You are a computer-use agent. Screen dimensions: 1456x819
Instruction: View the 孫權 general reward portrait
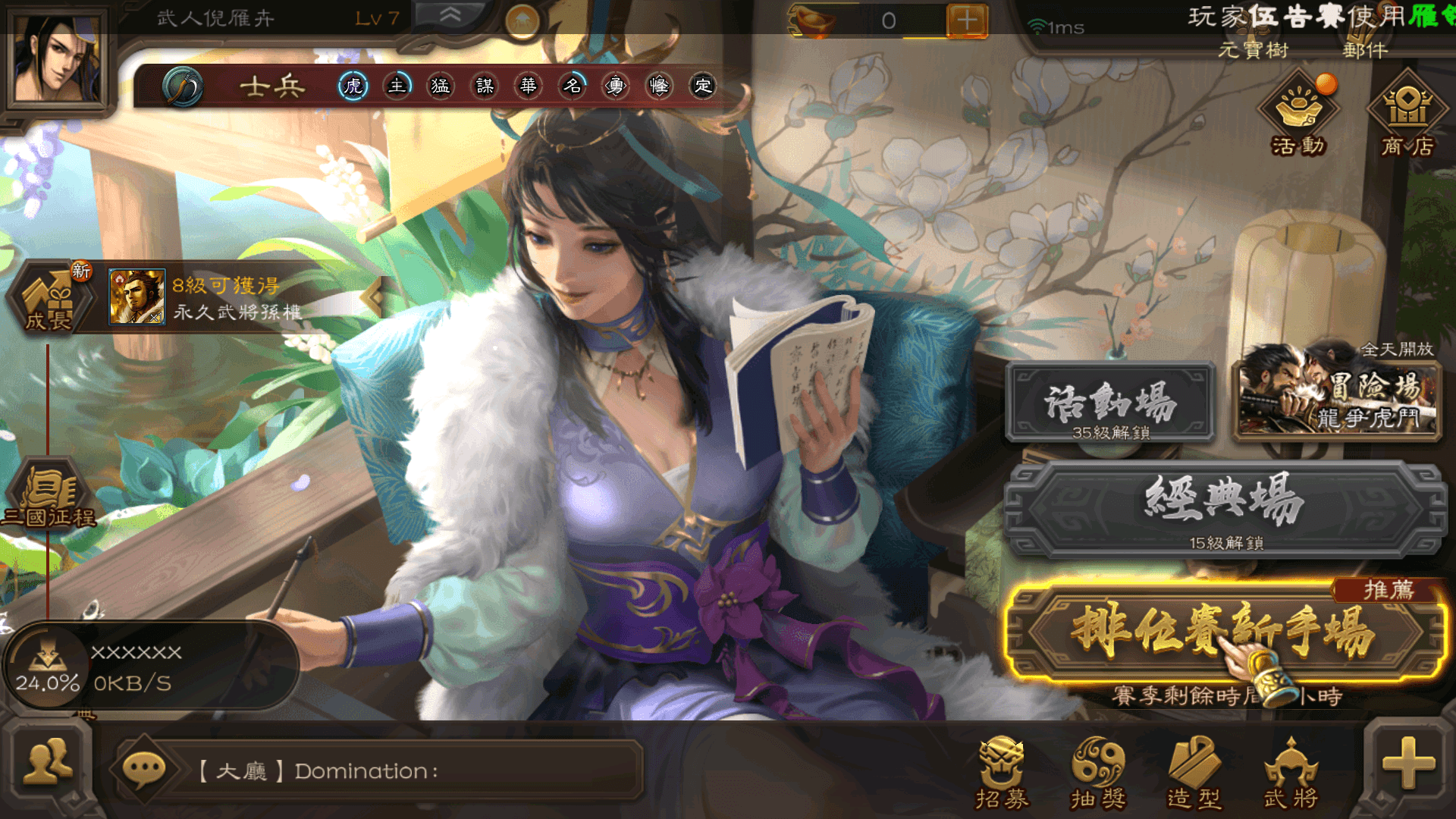(x=136, y=297)
